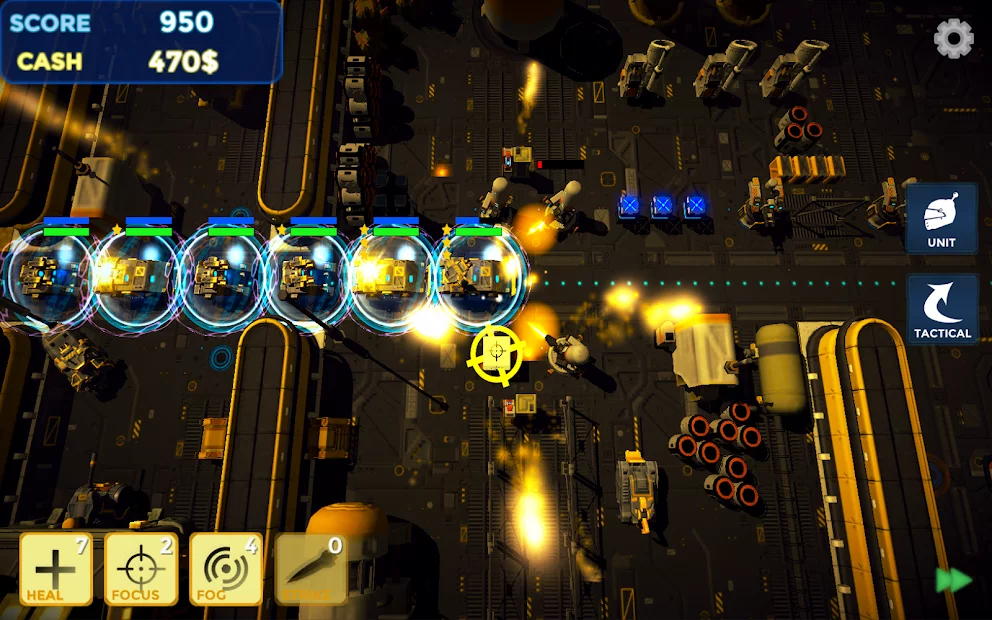992x620 pixels.
Task: Deploy the Fog ability
Action: tap(226, 569)
